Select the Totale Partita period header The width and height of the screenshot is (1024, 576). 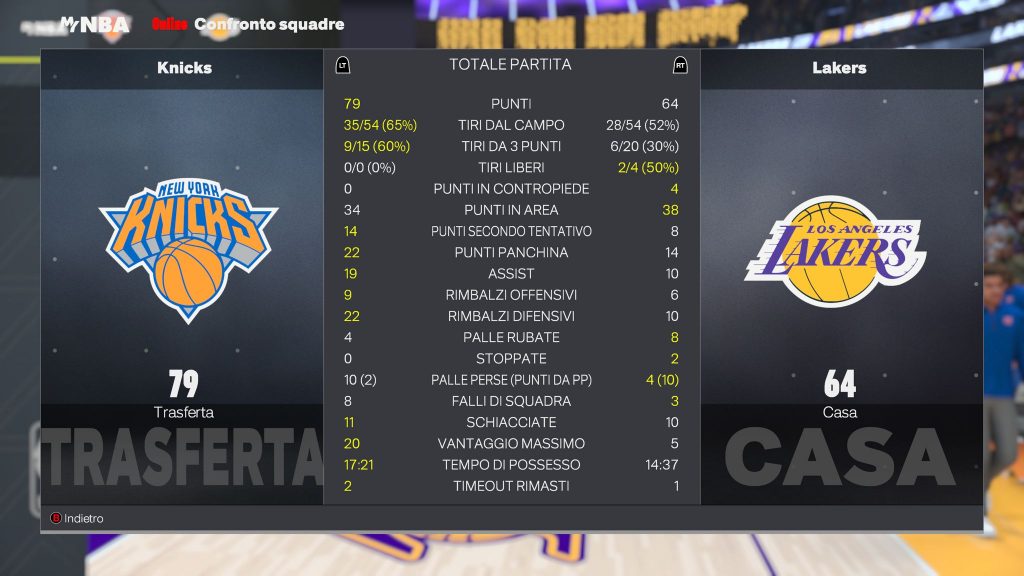[x=510, y=64]
